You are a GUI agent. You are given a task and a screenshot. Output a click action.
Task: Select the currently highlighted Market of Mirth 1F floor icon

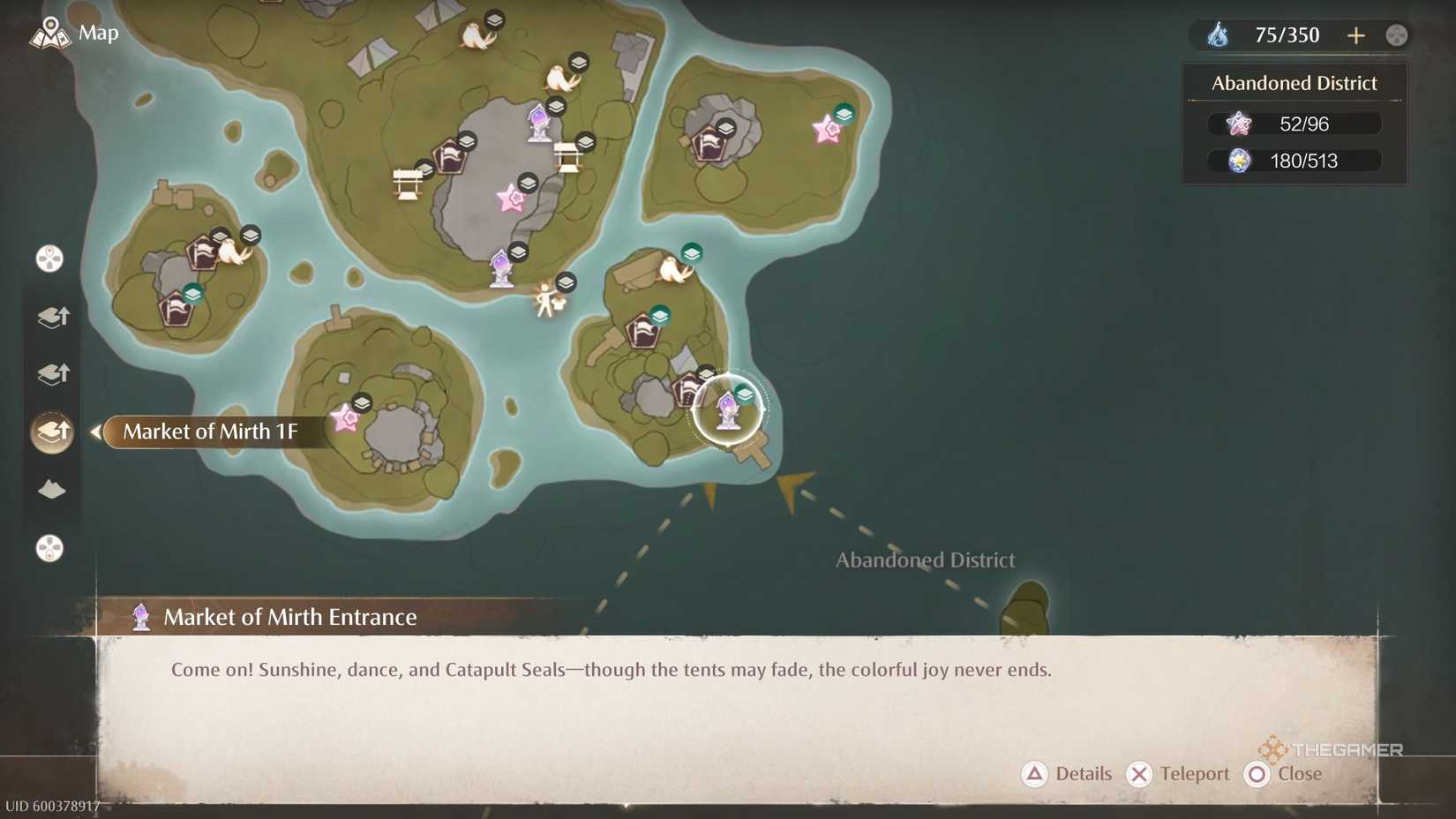52,432
